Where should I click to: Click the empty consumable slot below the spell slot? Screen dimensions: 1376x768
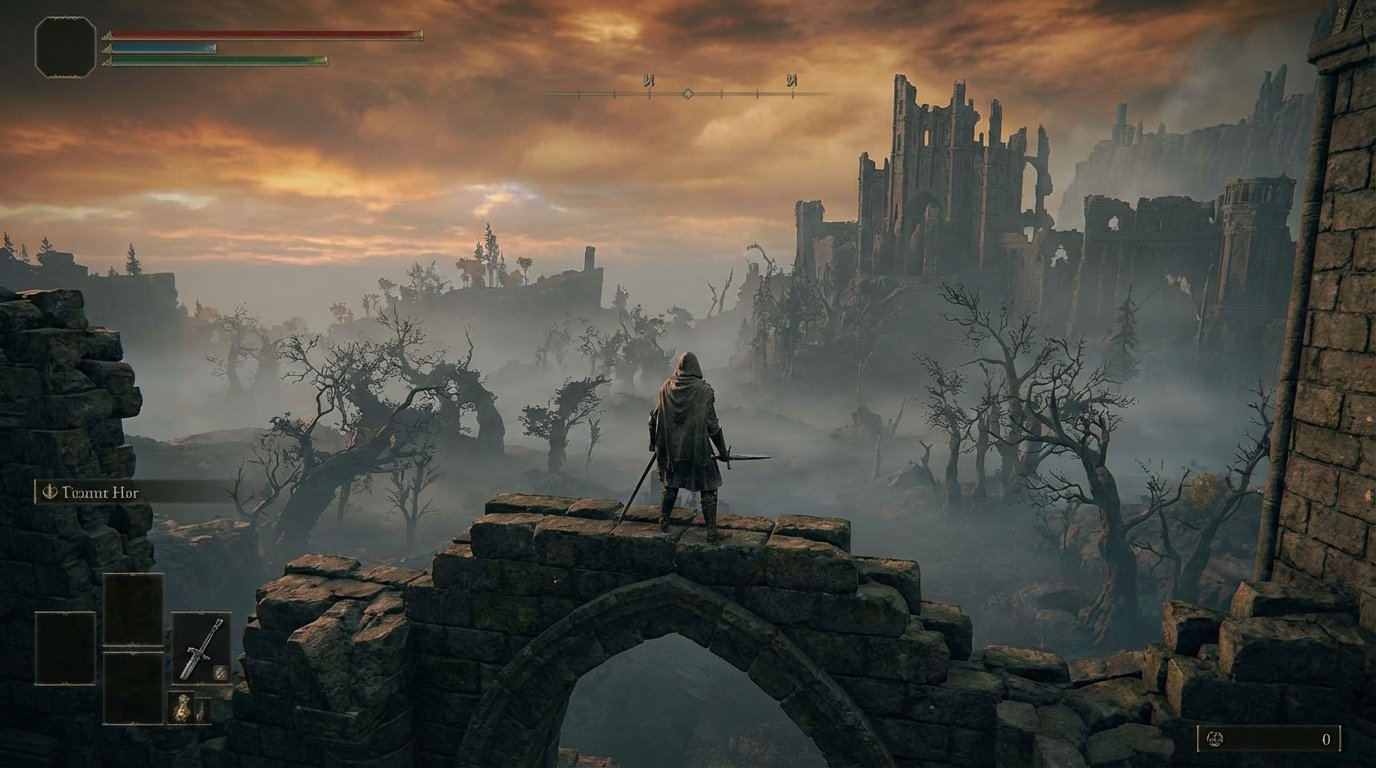pyautogui.click(x=134, y=687)
